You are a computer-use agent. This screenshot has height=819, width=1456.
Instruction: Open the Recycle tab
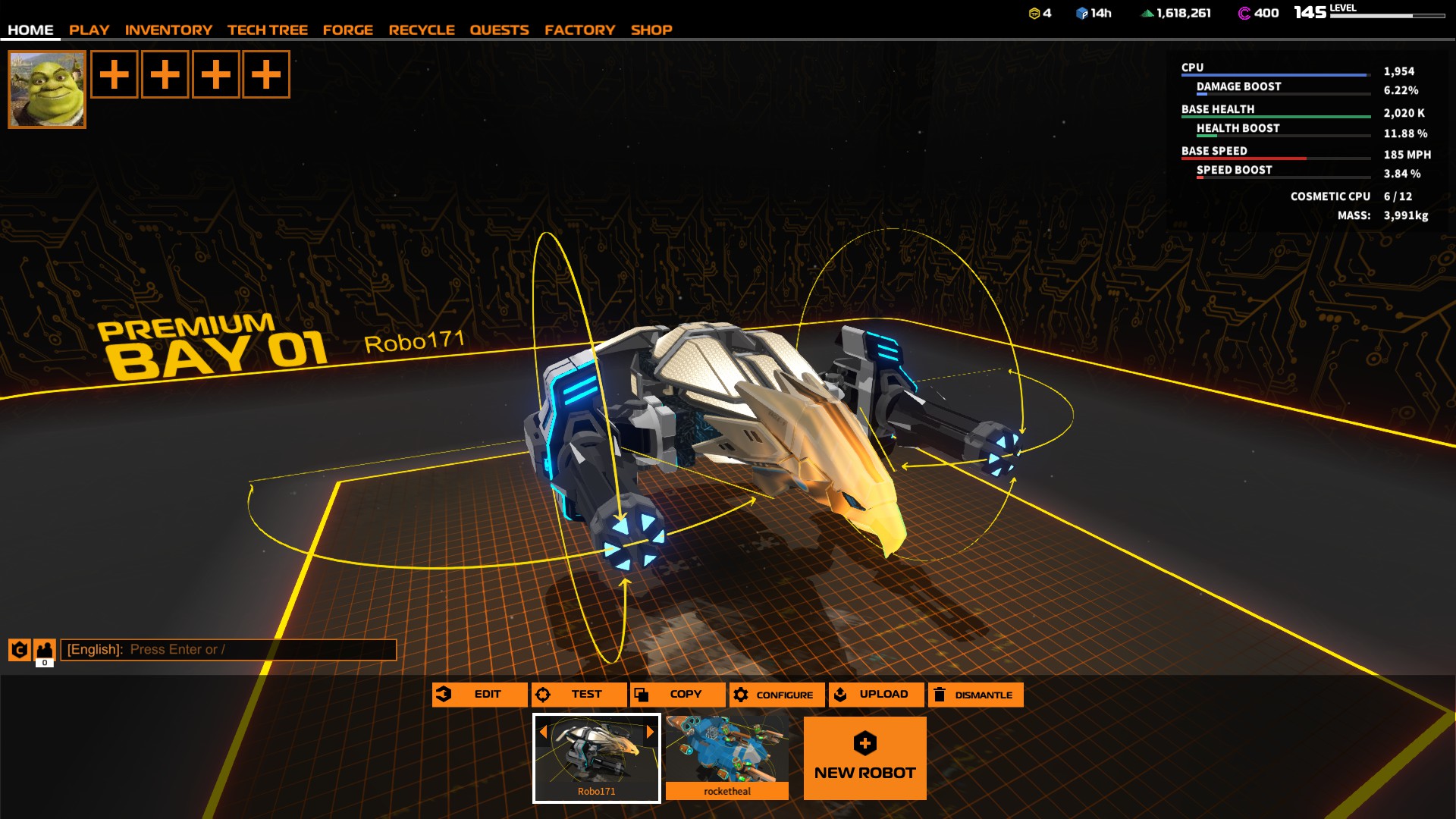click(422, 30)
